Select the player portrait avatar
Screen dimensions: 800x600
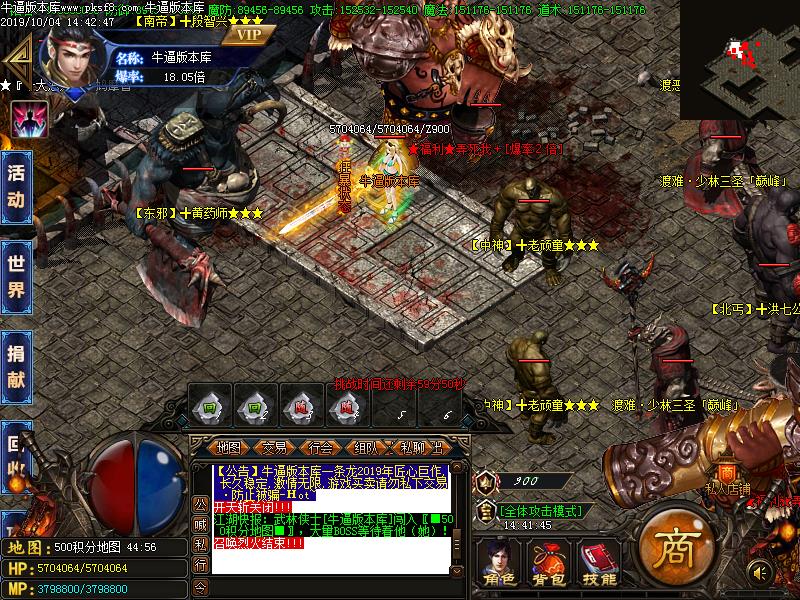pyautogui.click(x=70, y=54)
